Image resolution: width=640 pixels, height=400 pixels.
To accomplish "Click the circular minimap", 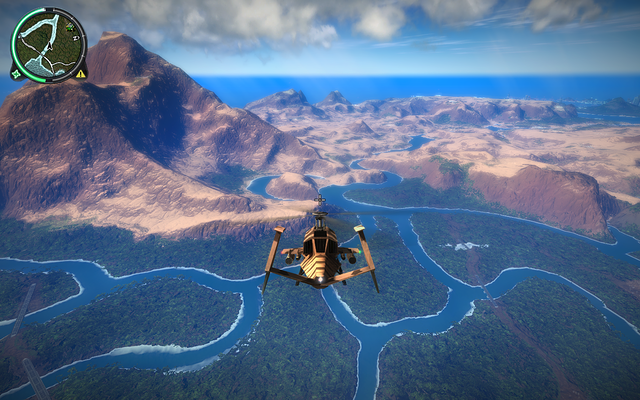I will pyautogui.click(x=48, y=44).
